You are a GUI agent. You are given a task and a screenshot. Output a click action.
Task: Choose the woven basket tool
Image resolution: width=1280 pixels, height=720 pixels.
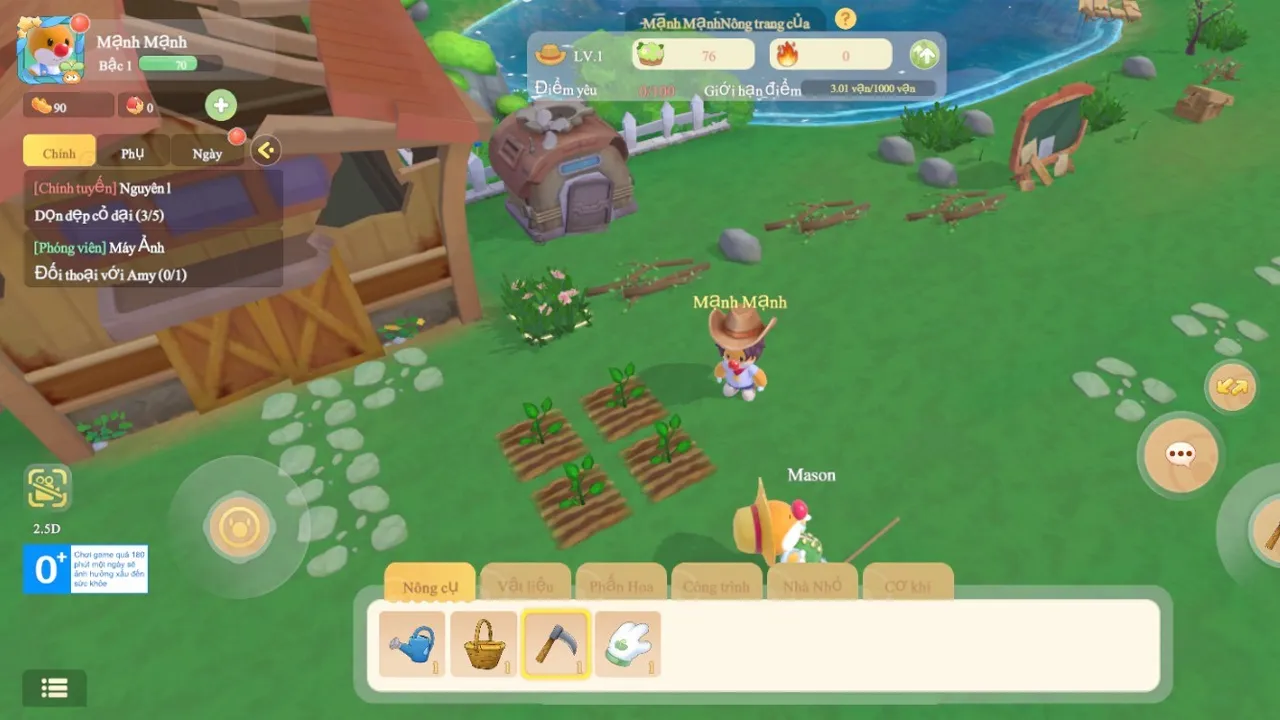coord(484,645)
